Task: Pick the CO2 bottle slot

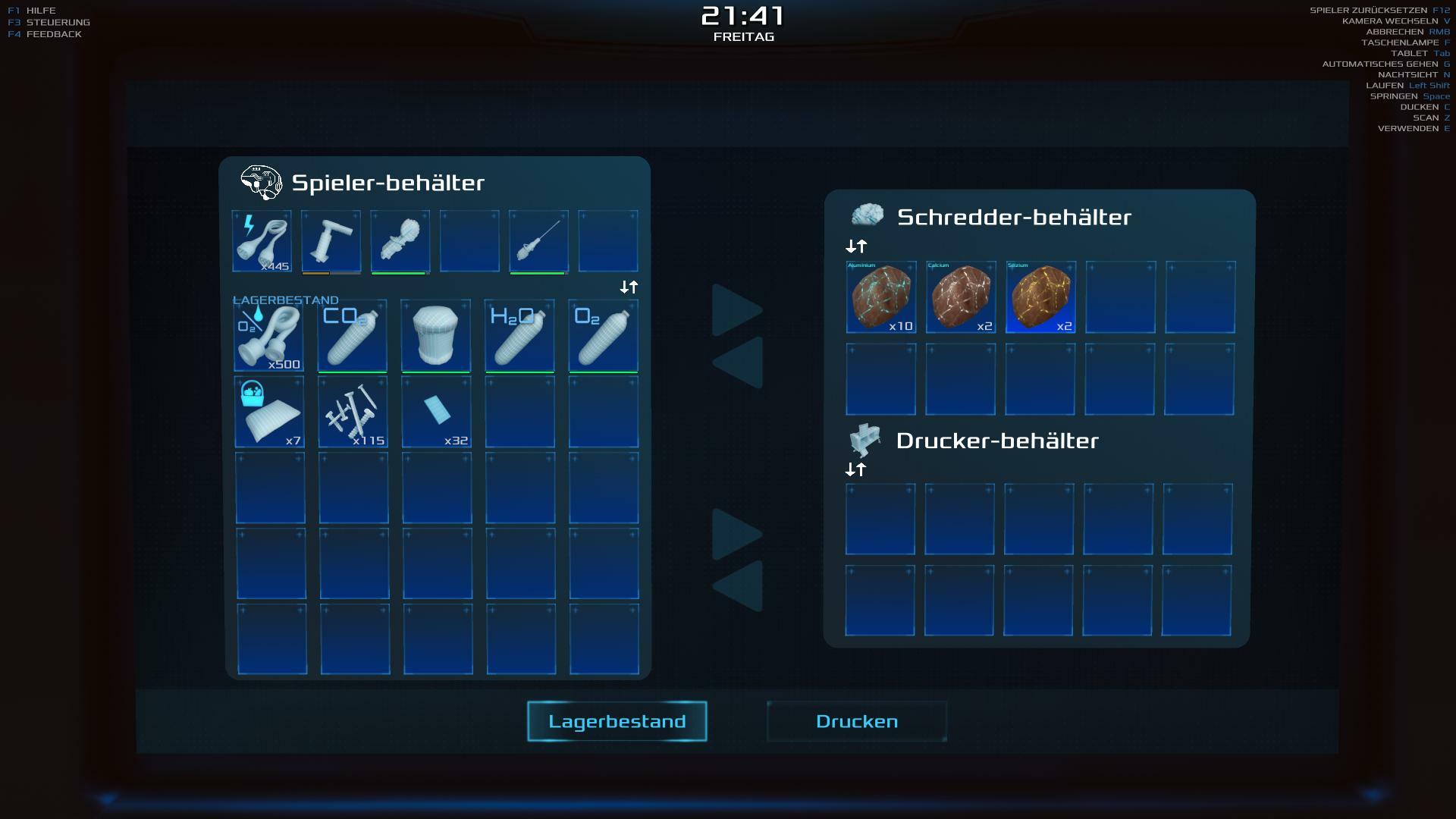Action: tap(352, 335)
